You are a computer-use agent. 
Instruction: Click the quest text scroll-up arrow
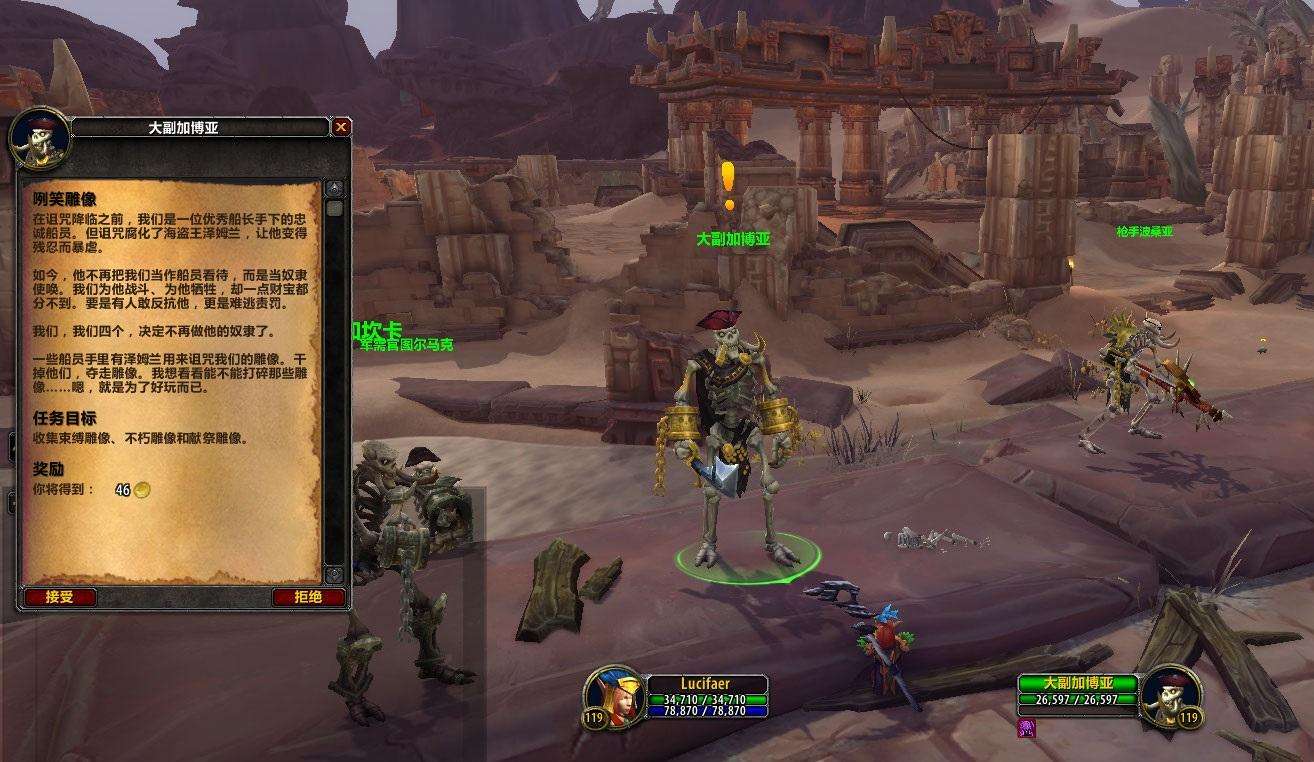tap(335, 189)
